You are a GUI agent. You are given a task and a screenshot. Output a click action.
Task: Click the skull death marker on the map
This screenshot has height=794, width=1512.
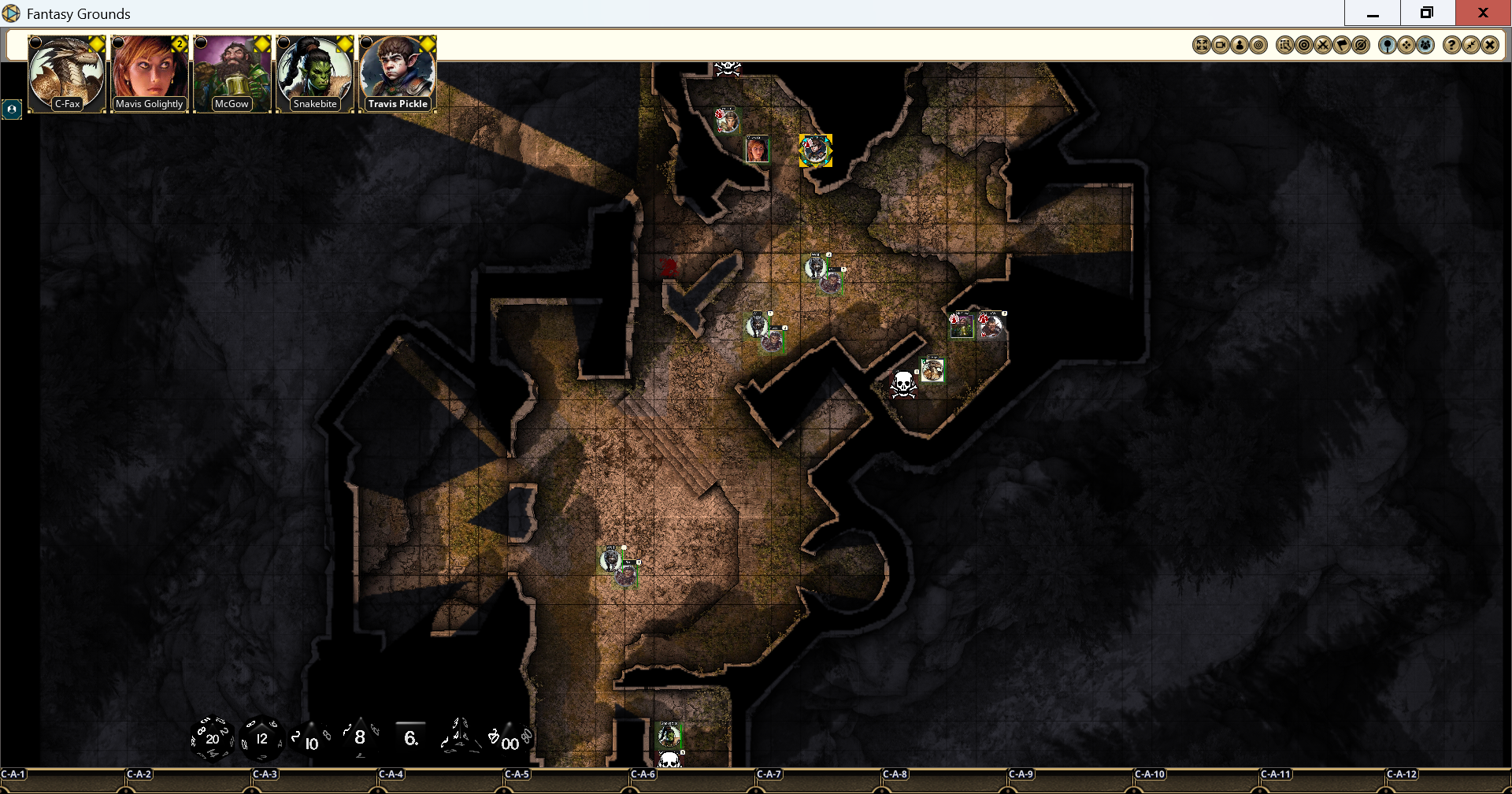(902, 385)
